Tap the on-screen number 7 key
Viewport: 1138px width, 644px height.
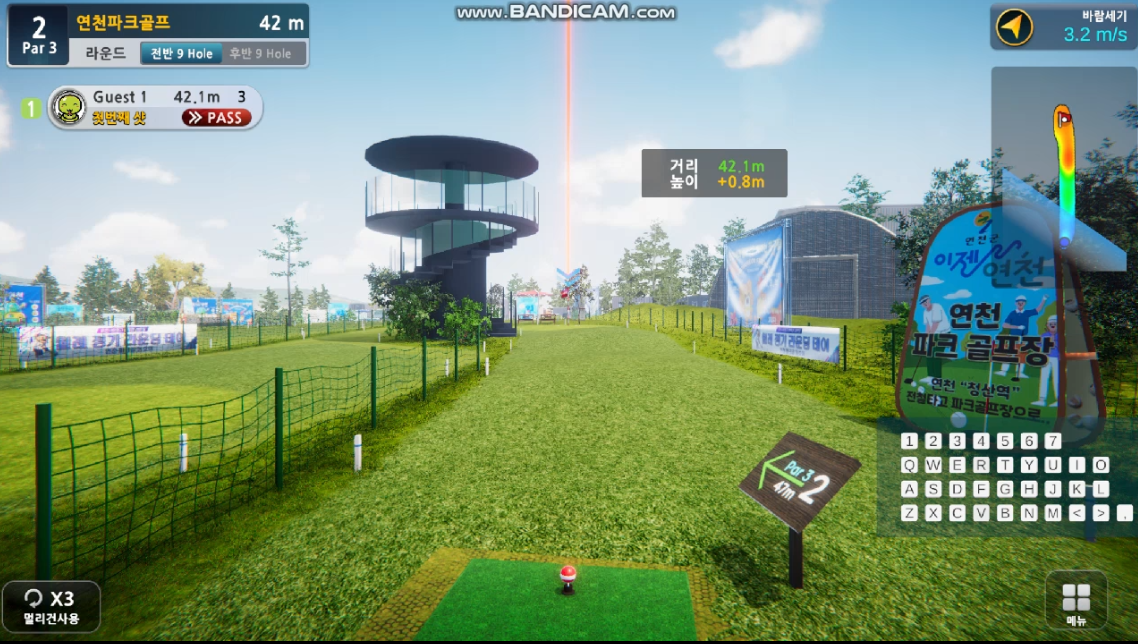(x=1053, y=441)
